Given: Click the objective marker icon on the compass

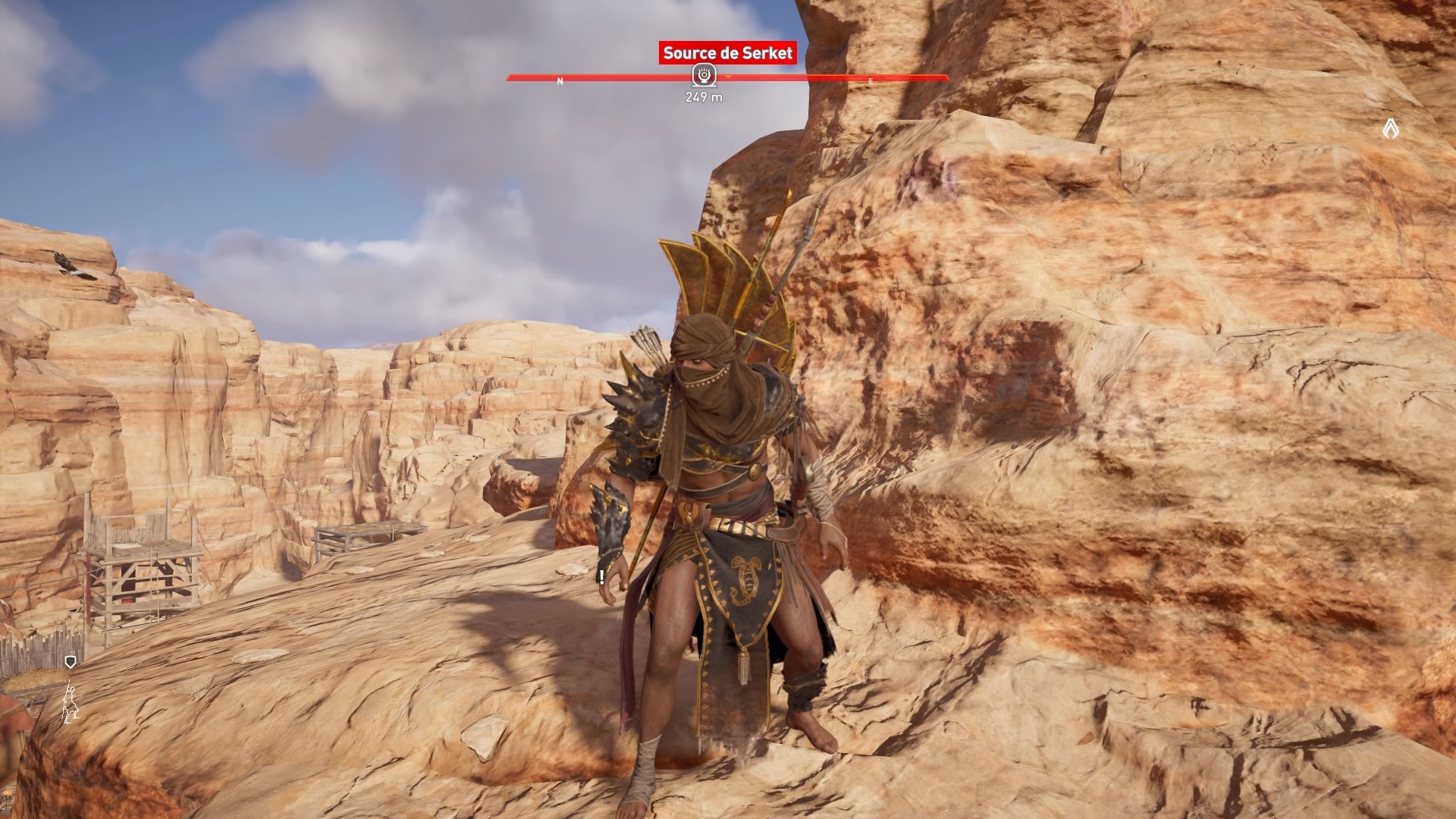Looking at the screenshot, I should pos(703,76).
